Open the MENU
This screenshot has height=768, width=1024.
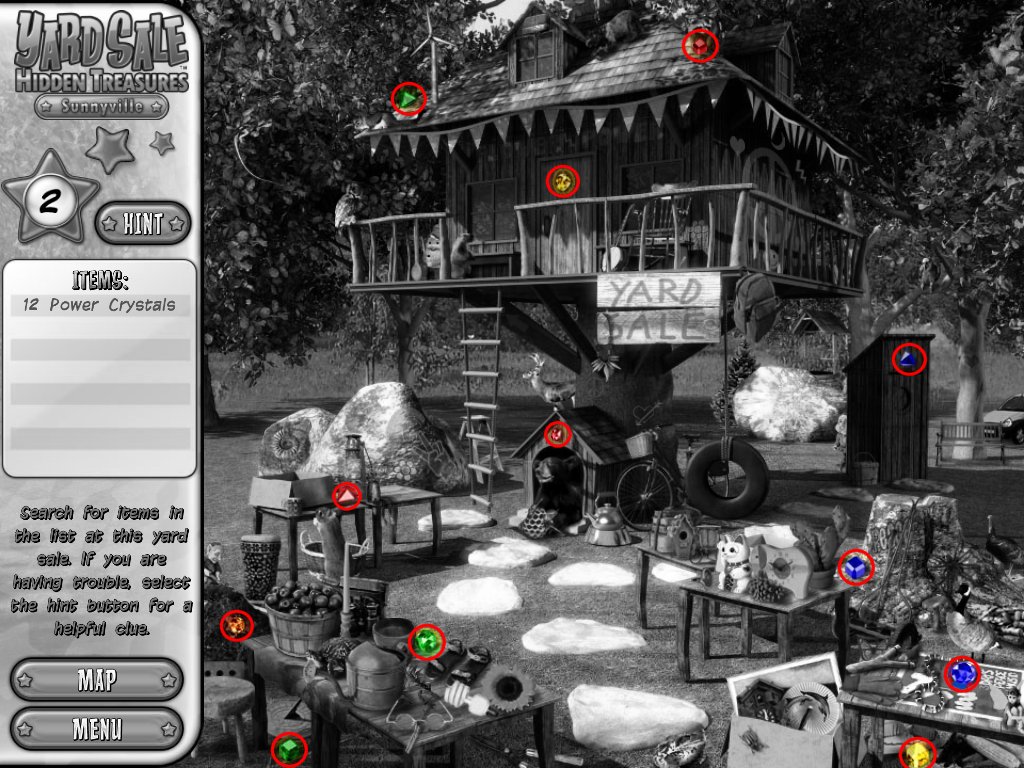[x=97, y=728]
